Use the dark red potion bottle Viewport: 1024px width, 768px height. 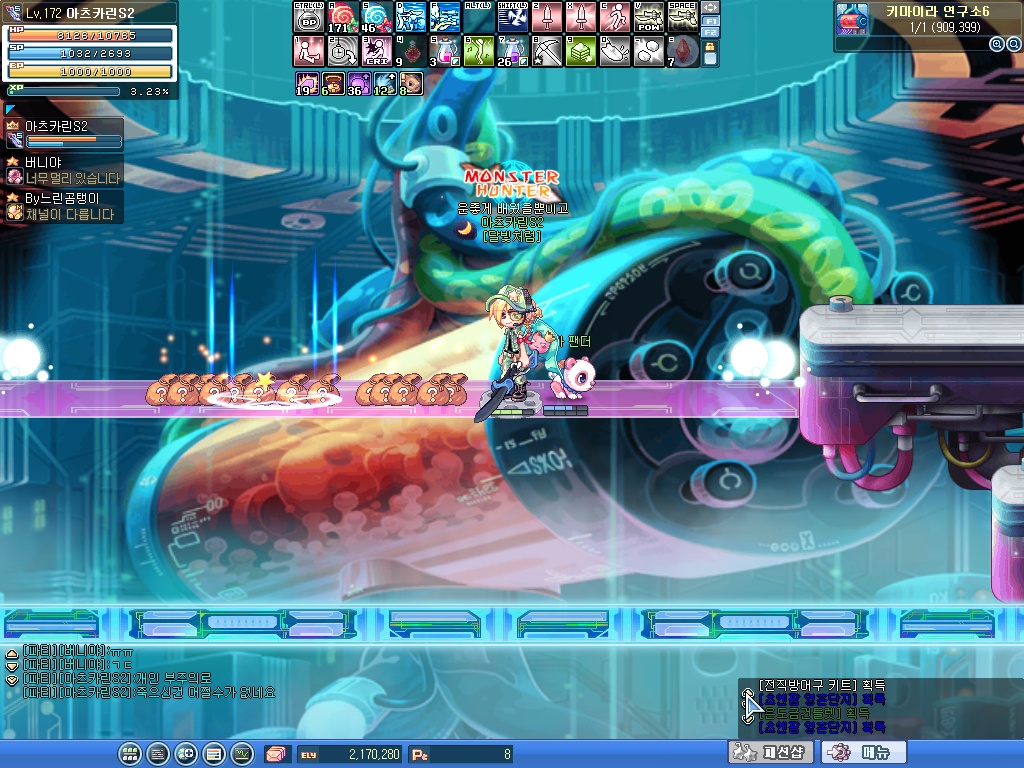(410, 51)
